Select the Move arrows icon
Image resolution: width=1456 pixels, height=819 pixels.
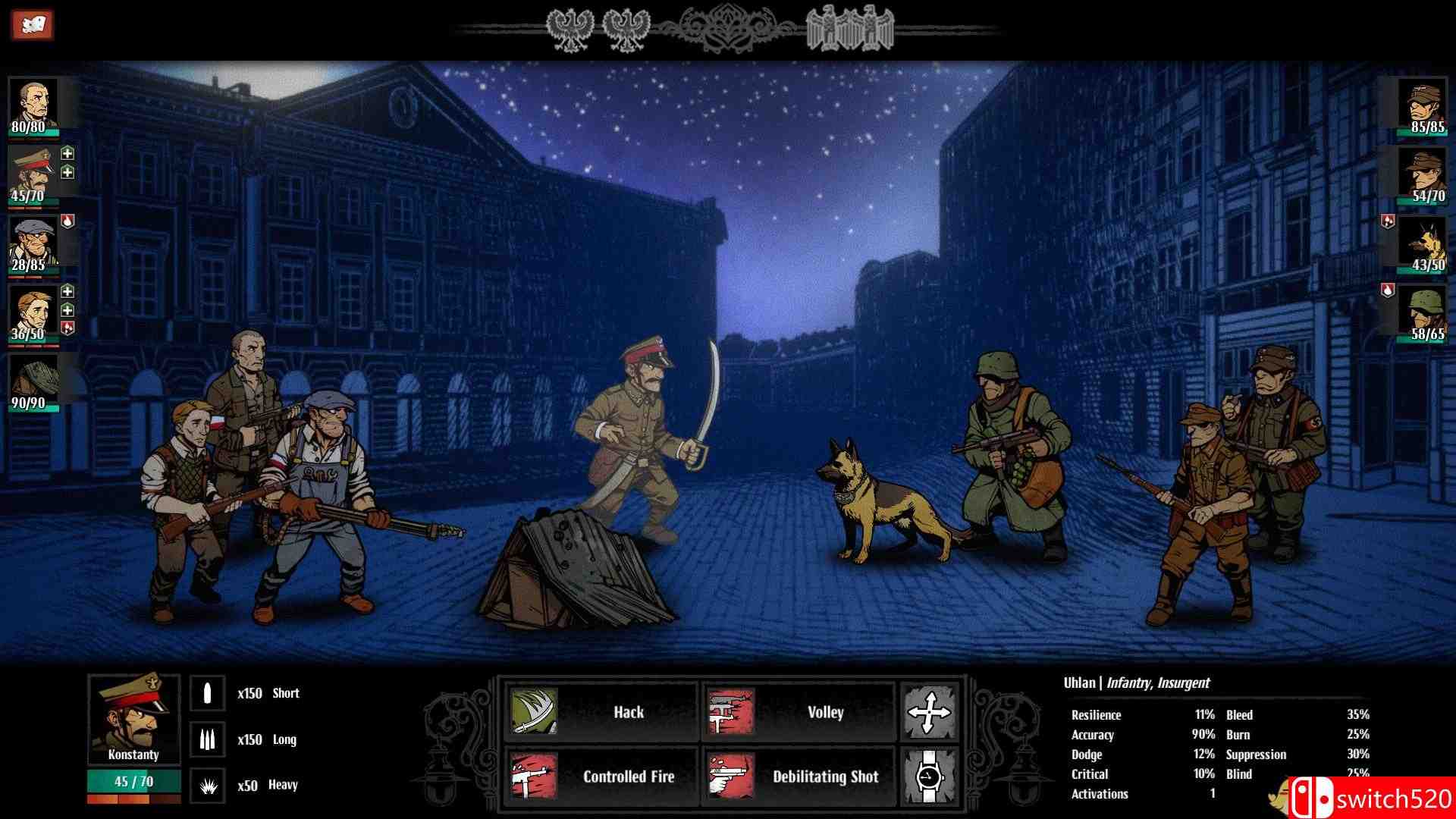coord(930,713)
